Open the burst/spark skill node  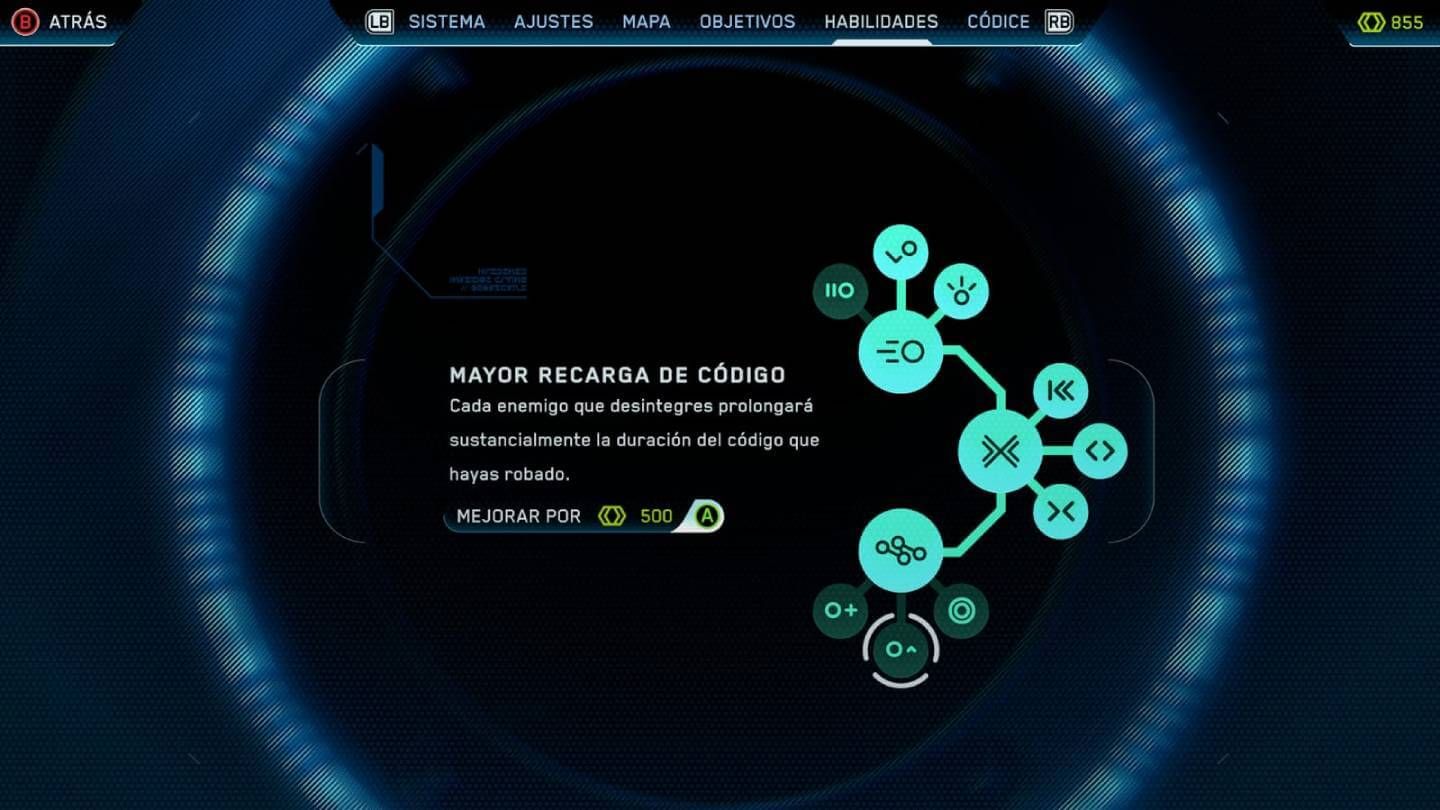click(961, 291)
